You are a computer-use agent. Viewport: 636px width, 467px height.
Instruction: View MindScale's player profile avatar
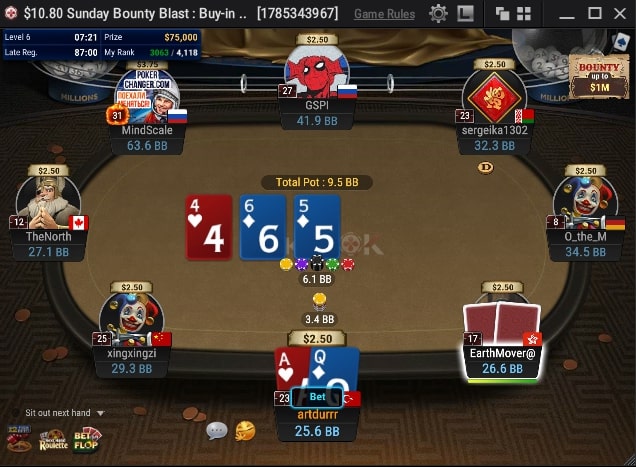[x=147, y=95]
